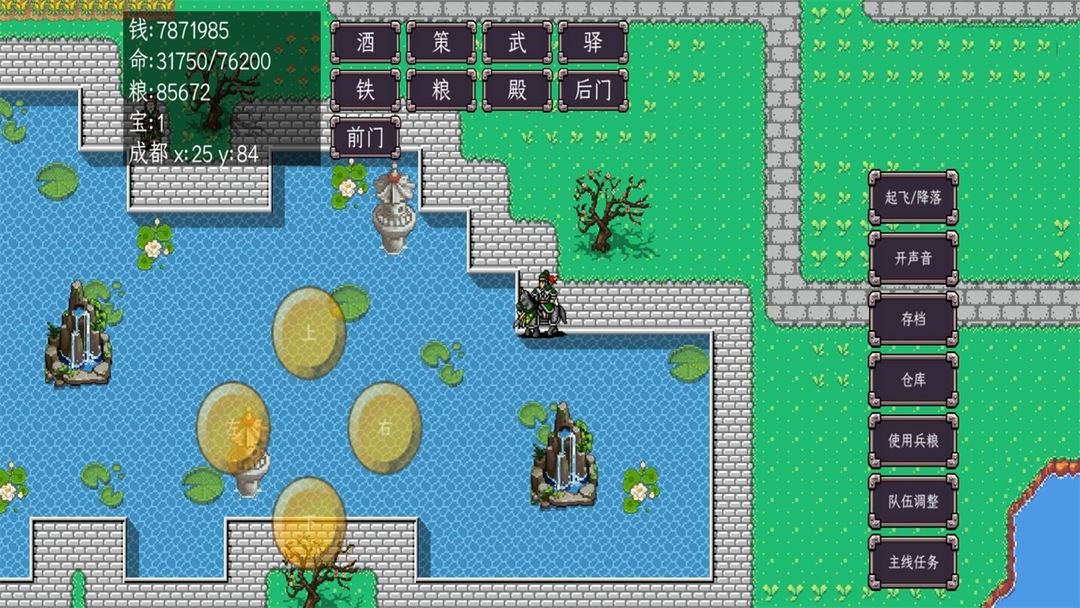Choose the 前门 front gate button
This screenshot has height=608, width=1080.
tap(365, 138)
